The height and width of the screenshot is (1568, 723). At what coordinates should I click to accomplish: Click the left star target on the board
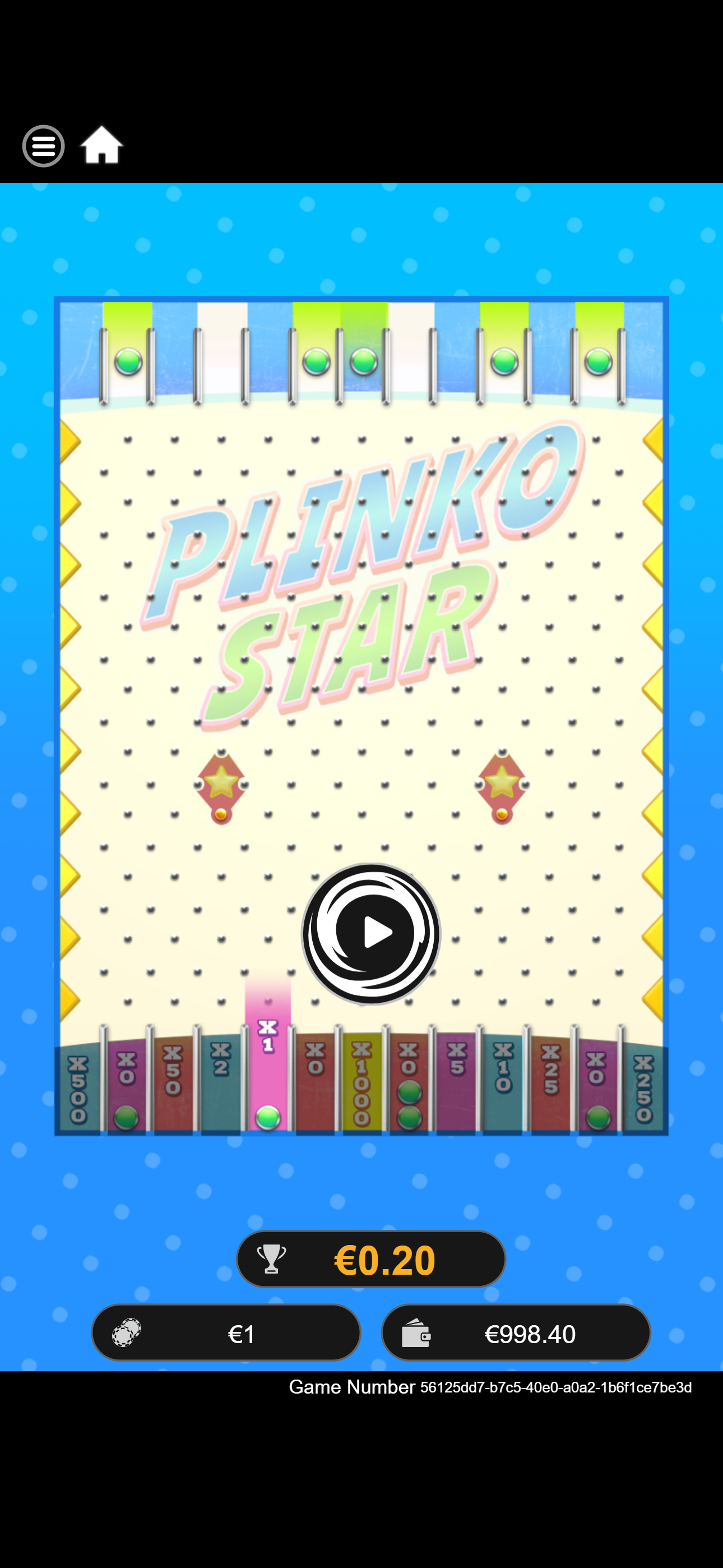(x=223, y=782)
